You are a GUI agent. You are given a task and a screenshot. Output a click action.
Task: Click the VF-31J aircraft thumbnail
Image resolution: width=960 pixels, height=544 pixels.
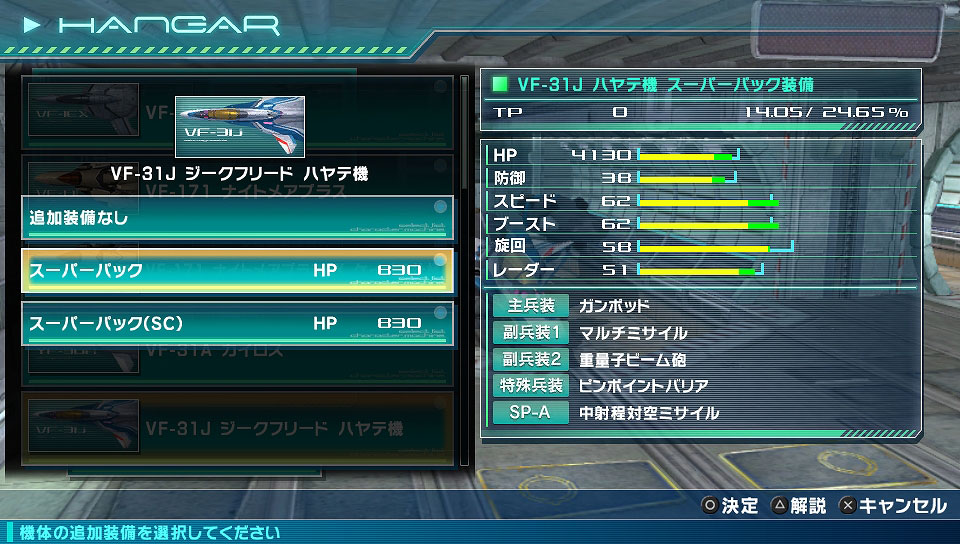click(239, 126)
